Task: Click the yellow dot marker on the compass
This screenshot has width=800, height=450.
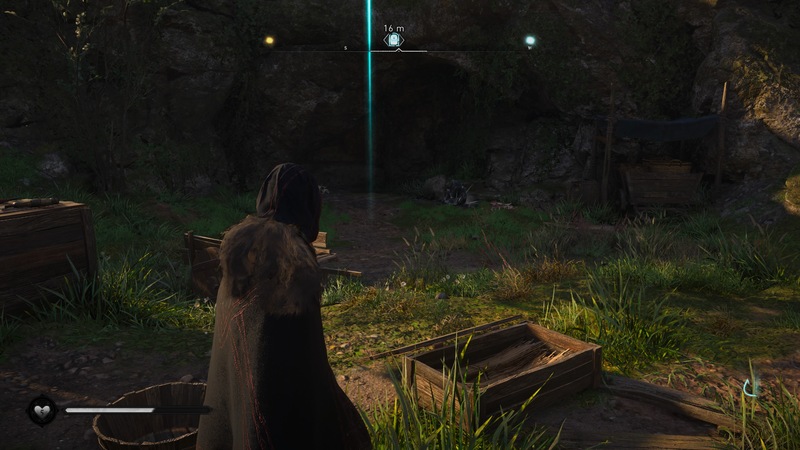Action: click(x=268, y=41)
